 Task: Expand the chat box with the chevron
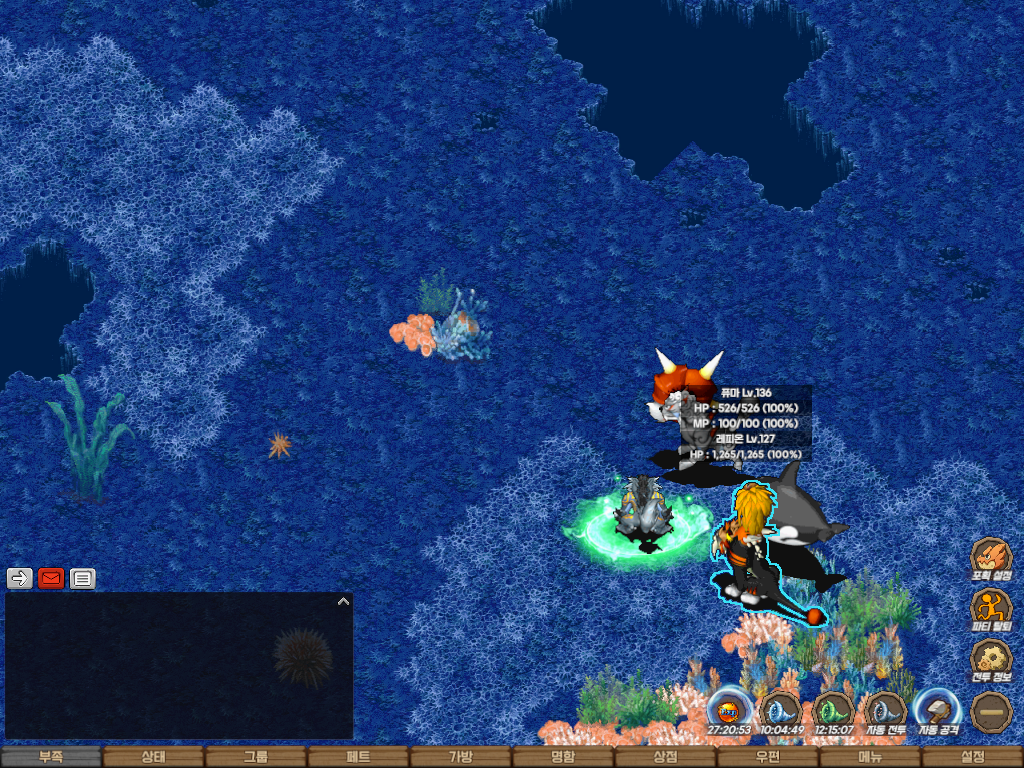click(x=343, y=601)
